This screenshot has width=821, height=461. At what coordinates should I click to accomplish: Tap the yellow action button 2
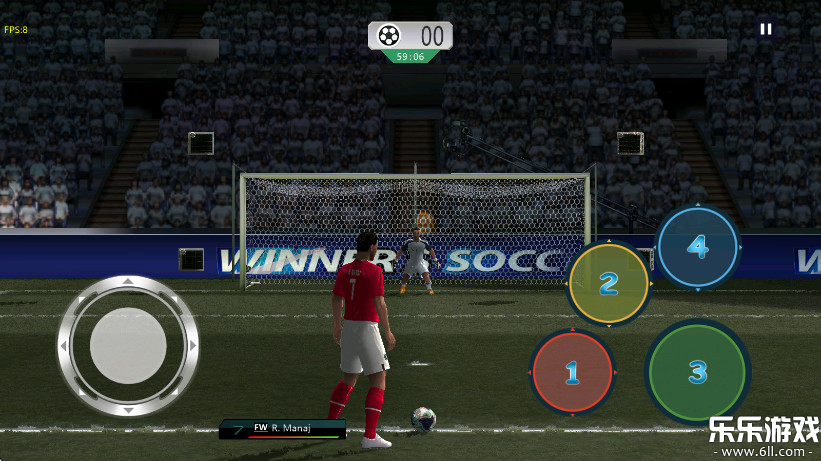tap(609, 284)
